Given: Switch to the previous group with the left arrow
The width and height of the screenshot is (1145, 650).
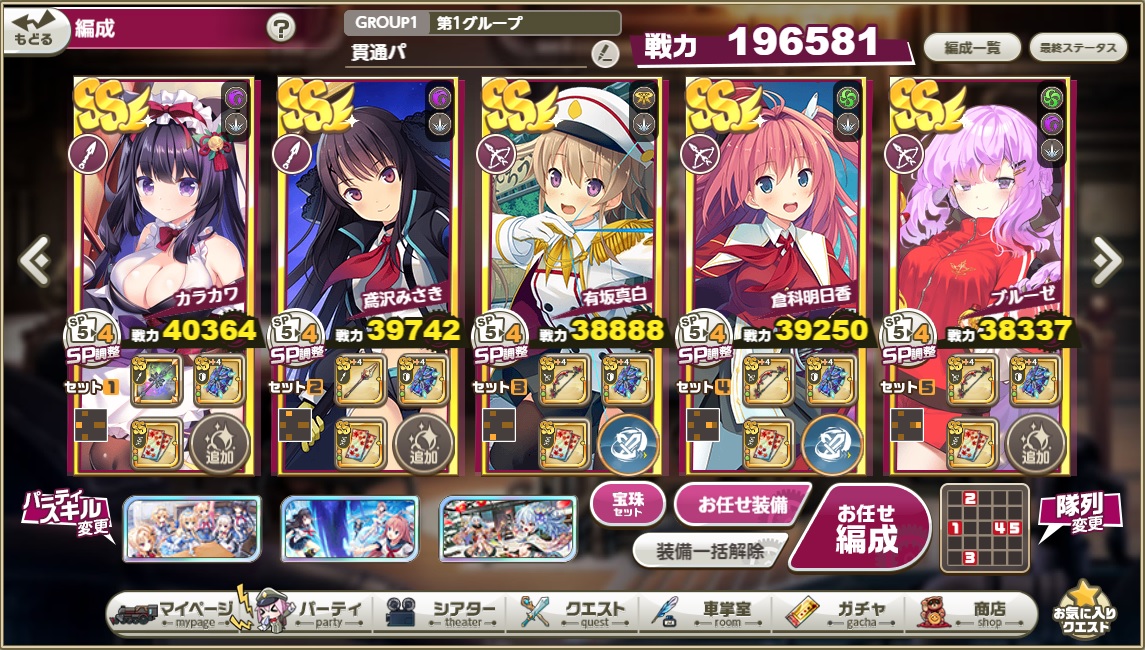Looking at the screenshot, I should point(34,261).
